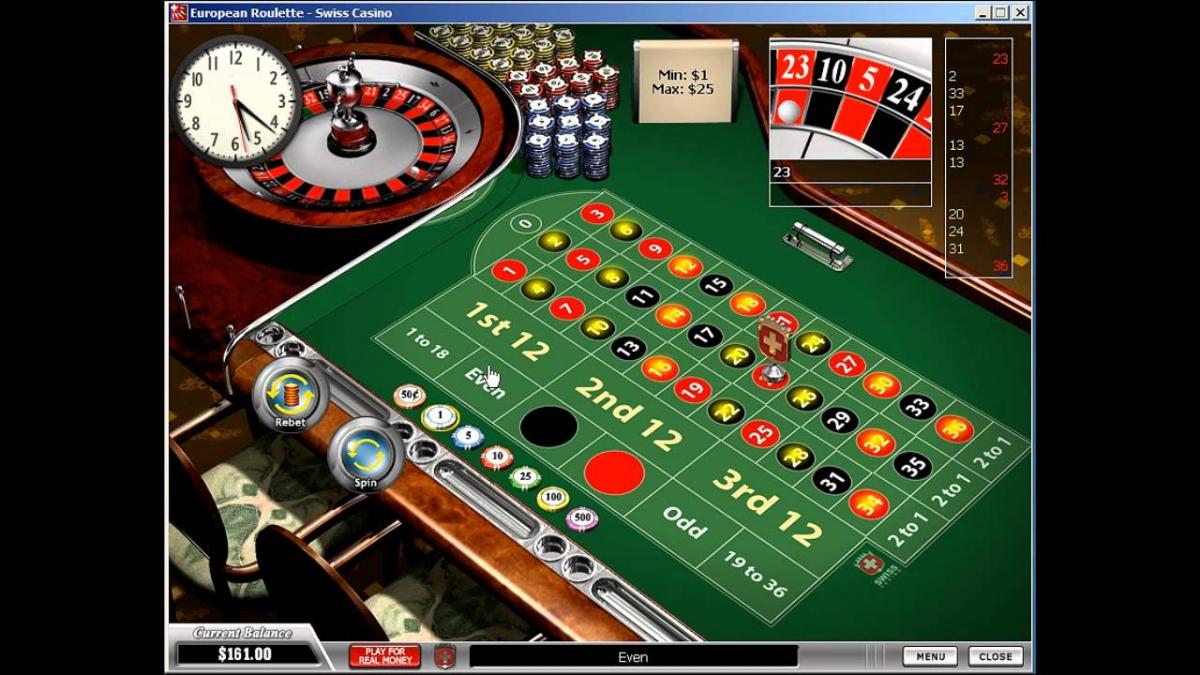Open the MENU button
Screen dimensions: 1200x675
930,656
